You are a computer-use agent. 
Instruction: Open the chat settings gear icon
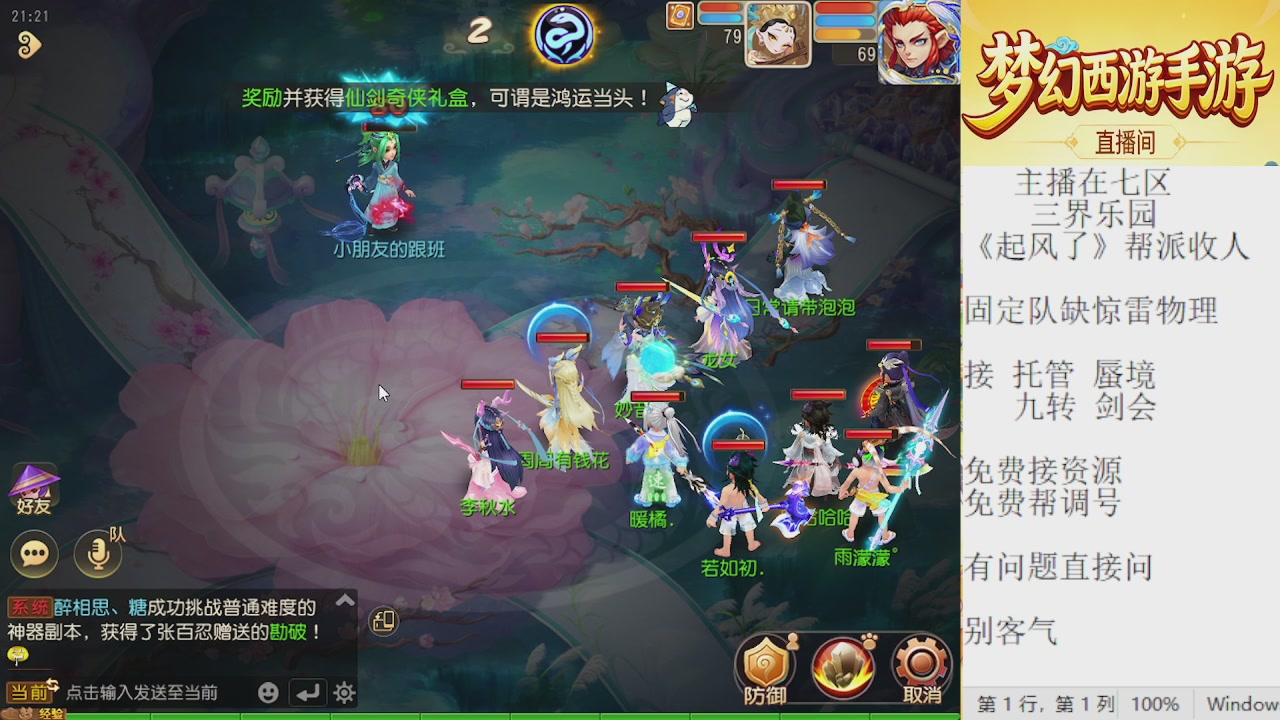click(343, 690)
